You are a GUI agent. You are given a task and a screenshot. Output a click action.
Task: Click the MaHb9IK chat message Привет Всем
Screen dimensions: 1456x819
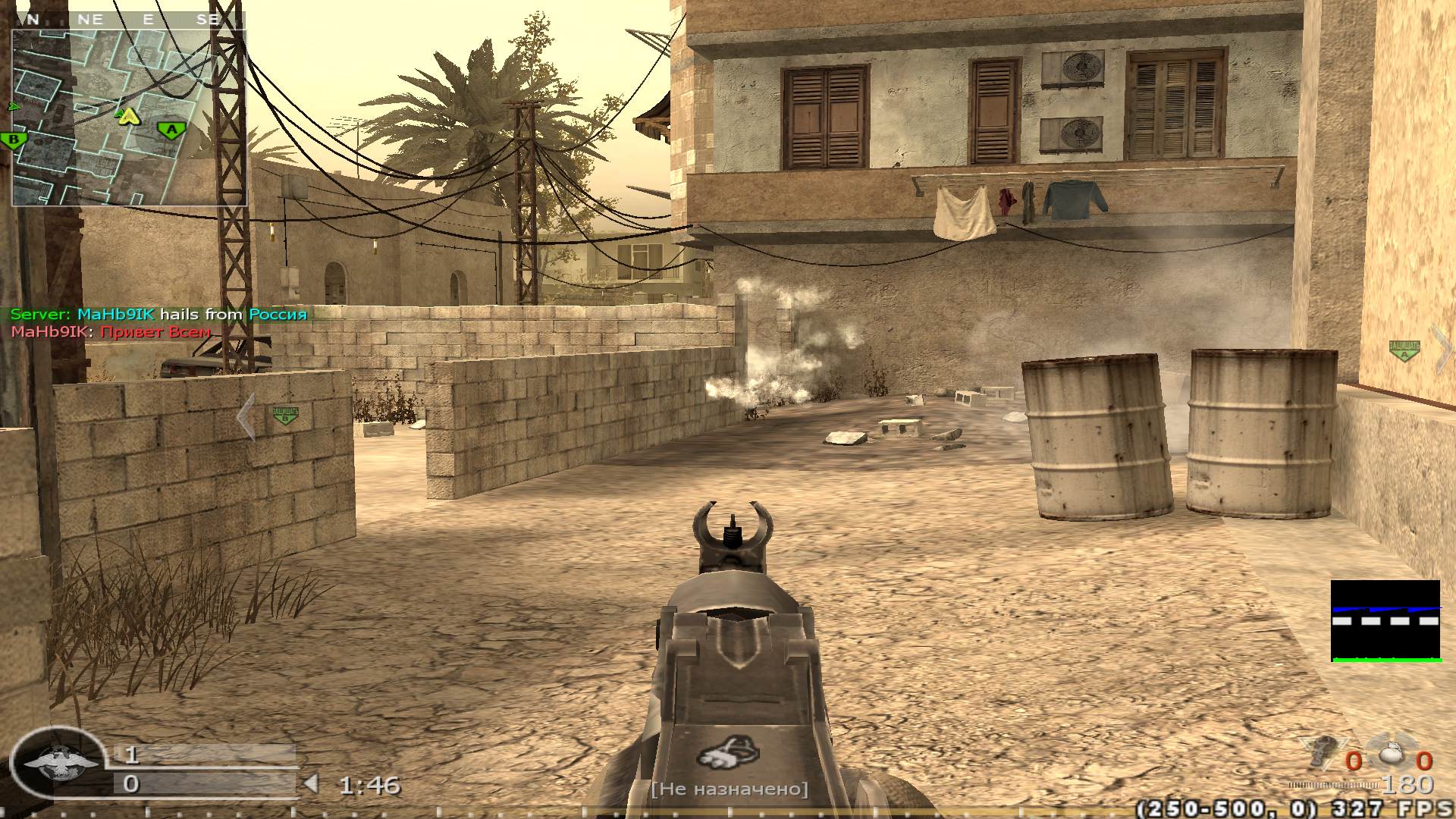coord(110,332)
